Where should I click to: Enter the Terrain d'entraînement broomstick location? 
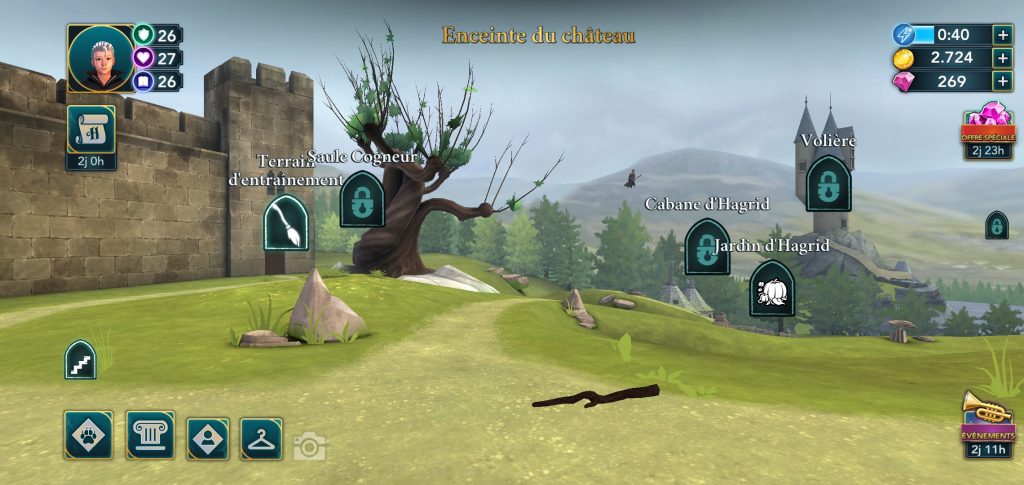pyautogui.click(x=285, y=222)
